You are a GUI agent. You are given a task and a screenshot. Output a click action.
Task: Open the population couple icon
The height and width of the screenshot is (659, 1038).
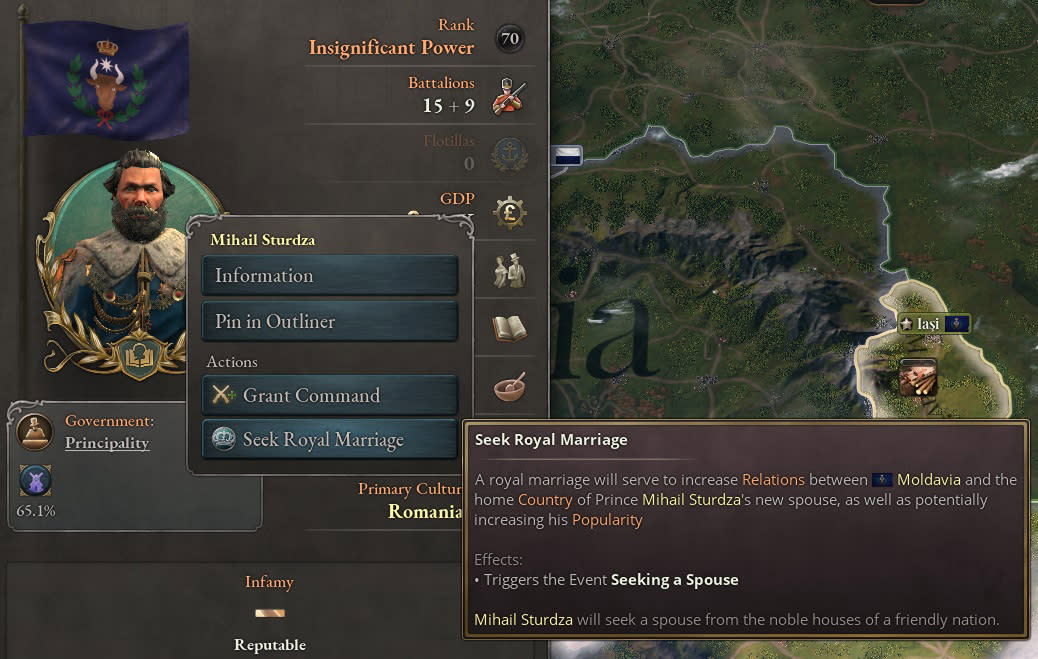tap(510, 272)
